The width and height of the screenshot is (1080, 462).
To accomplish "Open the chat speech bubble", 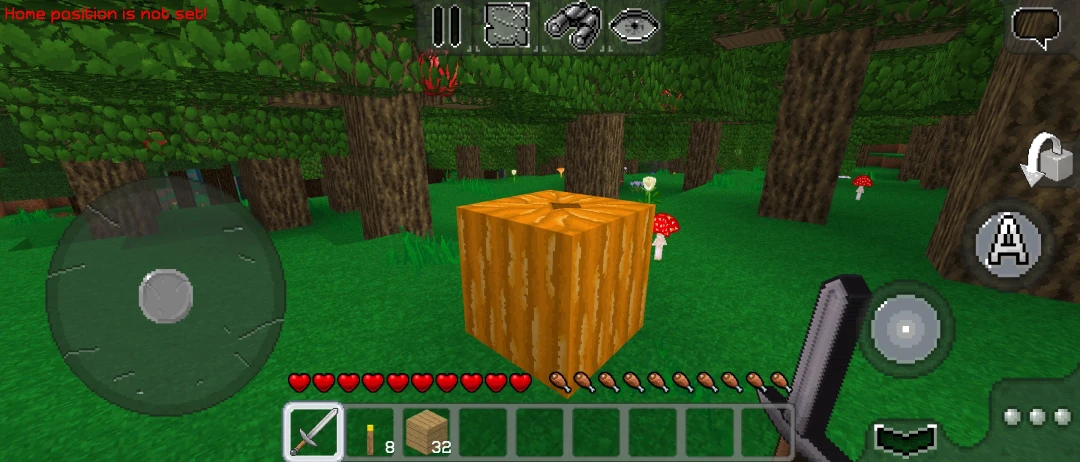I will pos(1036,27).
